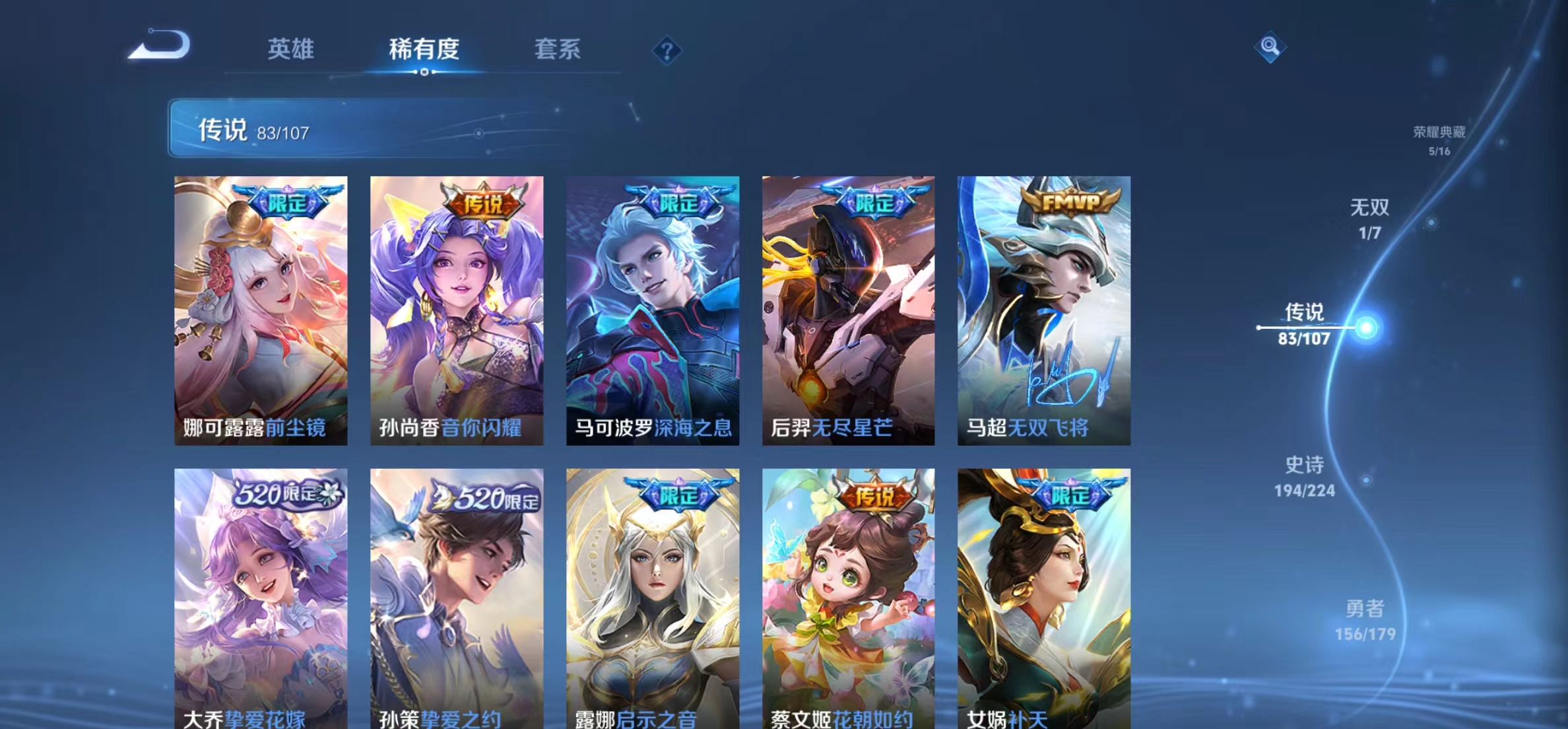Click the question mark help icon
The height and width of the screenshot is (729, 1568).
pos(668,50)
